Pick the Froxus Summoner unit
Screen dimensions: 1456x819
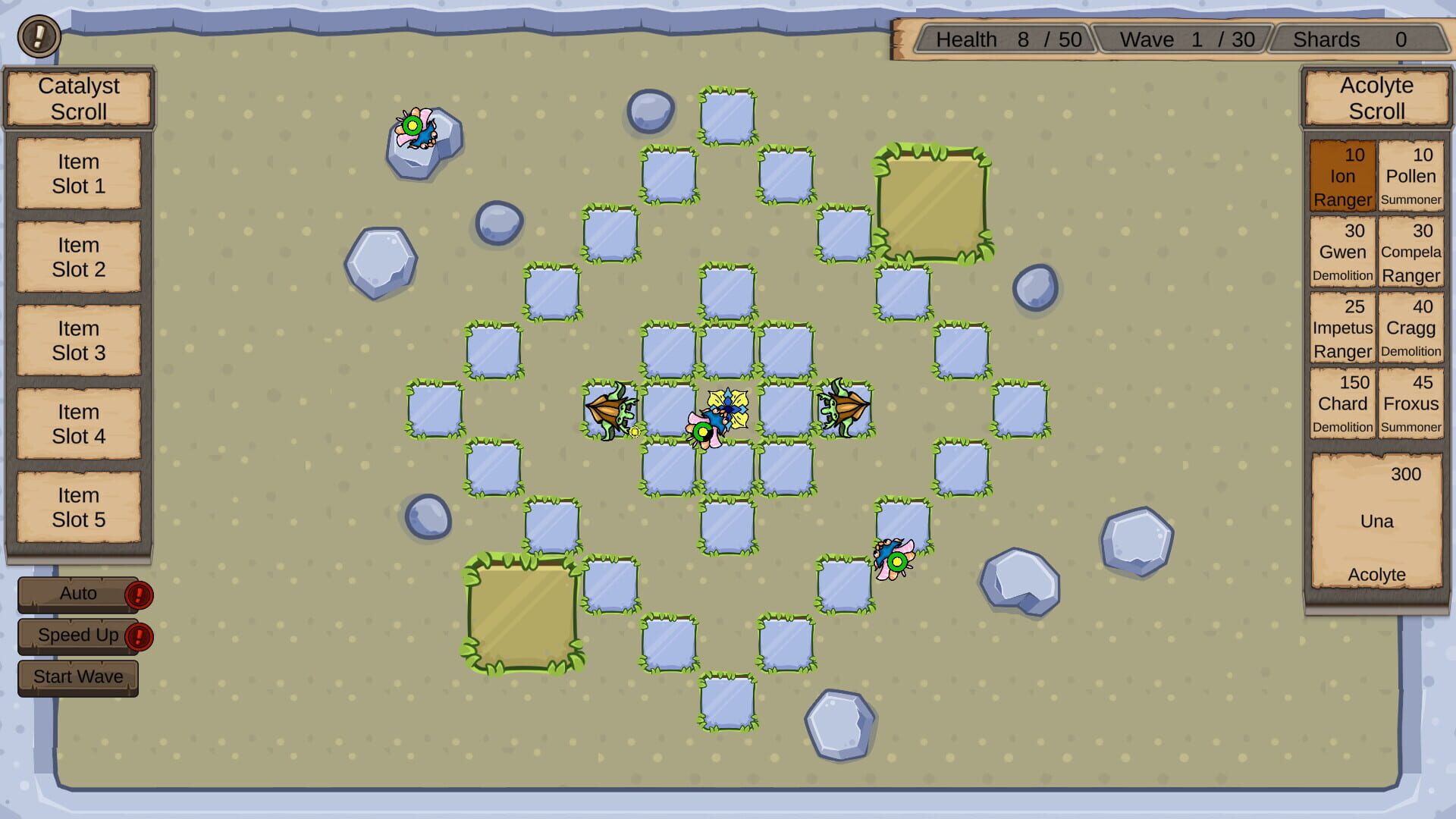[x=1411, y=404]
